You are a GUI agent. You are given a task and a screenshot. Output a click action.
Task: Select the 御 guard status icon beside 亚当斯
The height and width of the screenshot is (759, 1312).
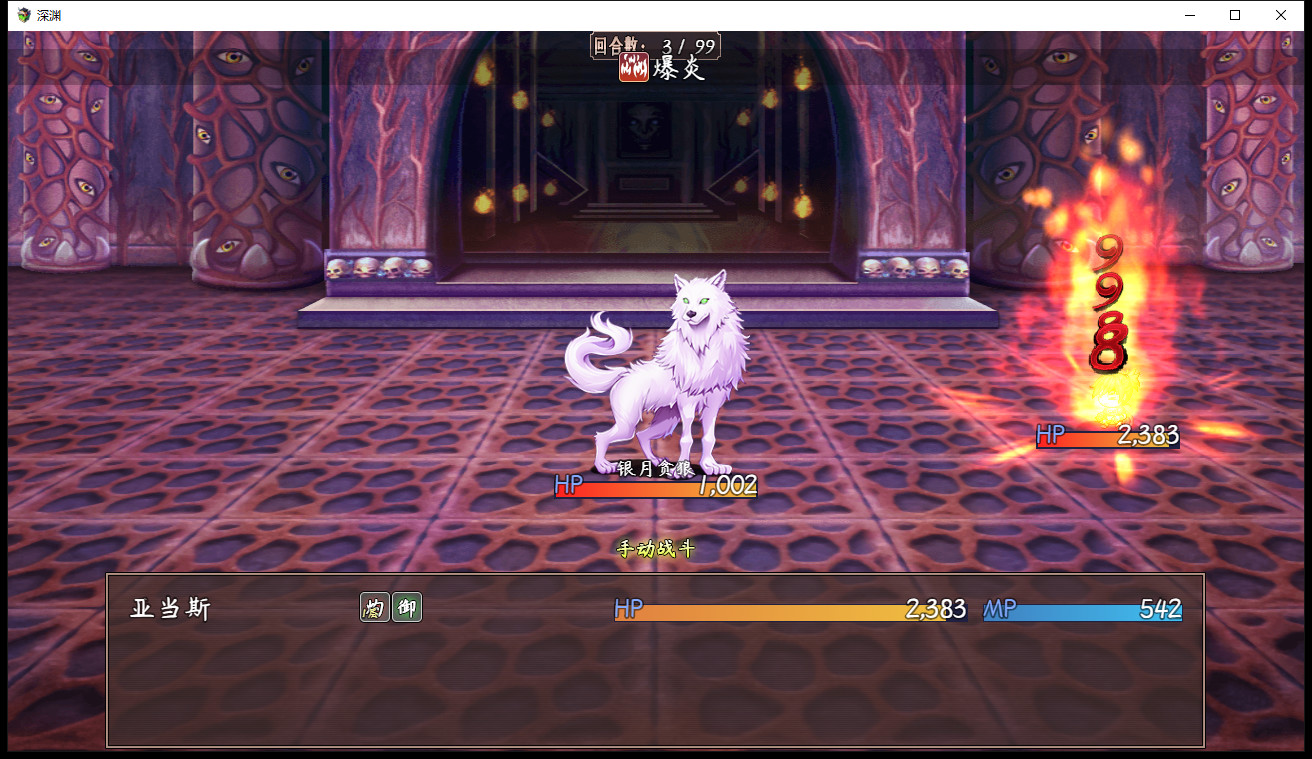coord(405,607)
